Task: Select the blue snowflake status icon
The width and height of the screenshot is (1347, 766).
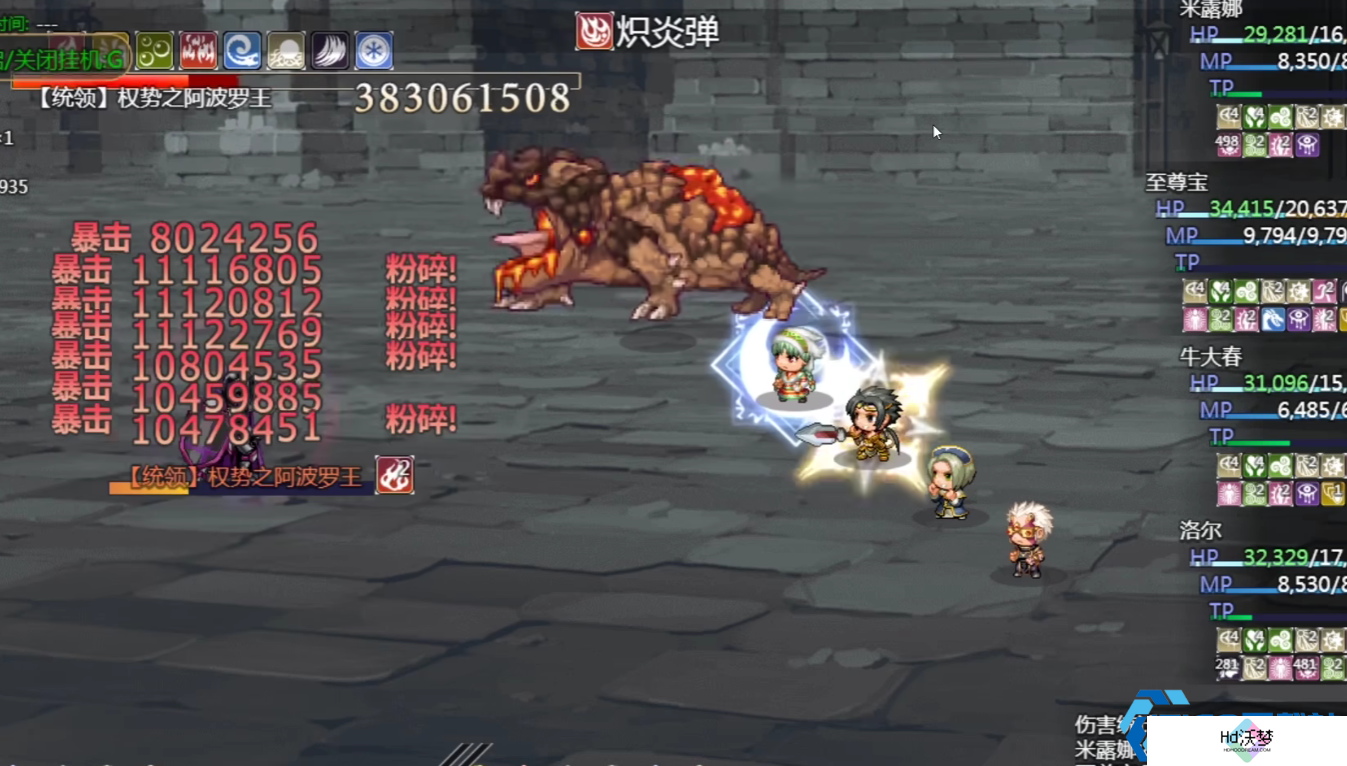Action: pyautogui.click(x=374, y=51)
